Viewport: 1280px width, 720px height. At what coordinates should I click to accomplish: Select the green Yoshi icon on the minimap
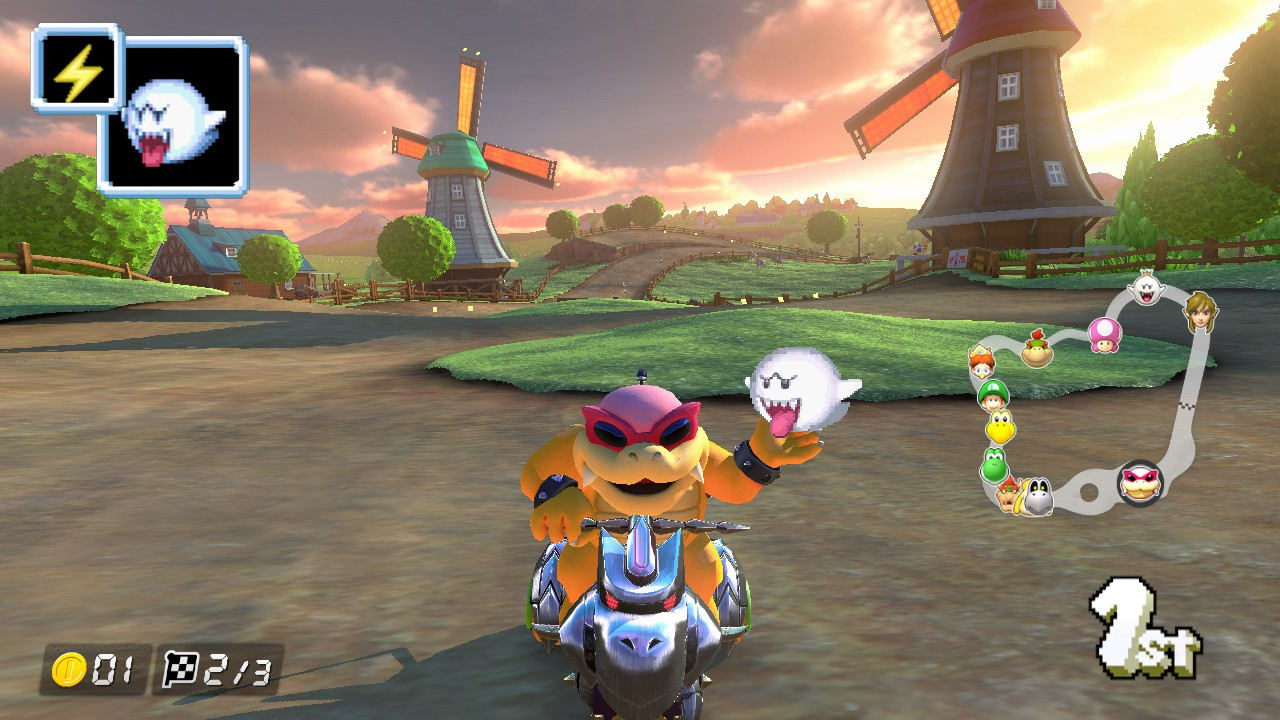(992, 464)
